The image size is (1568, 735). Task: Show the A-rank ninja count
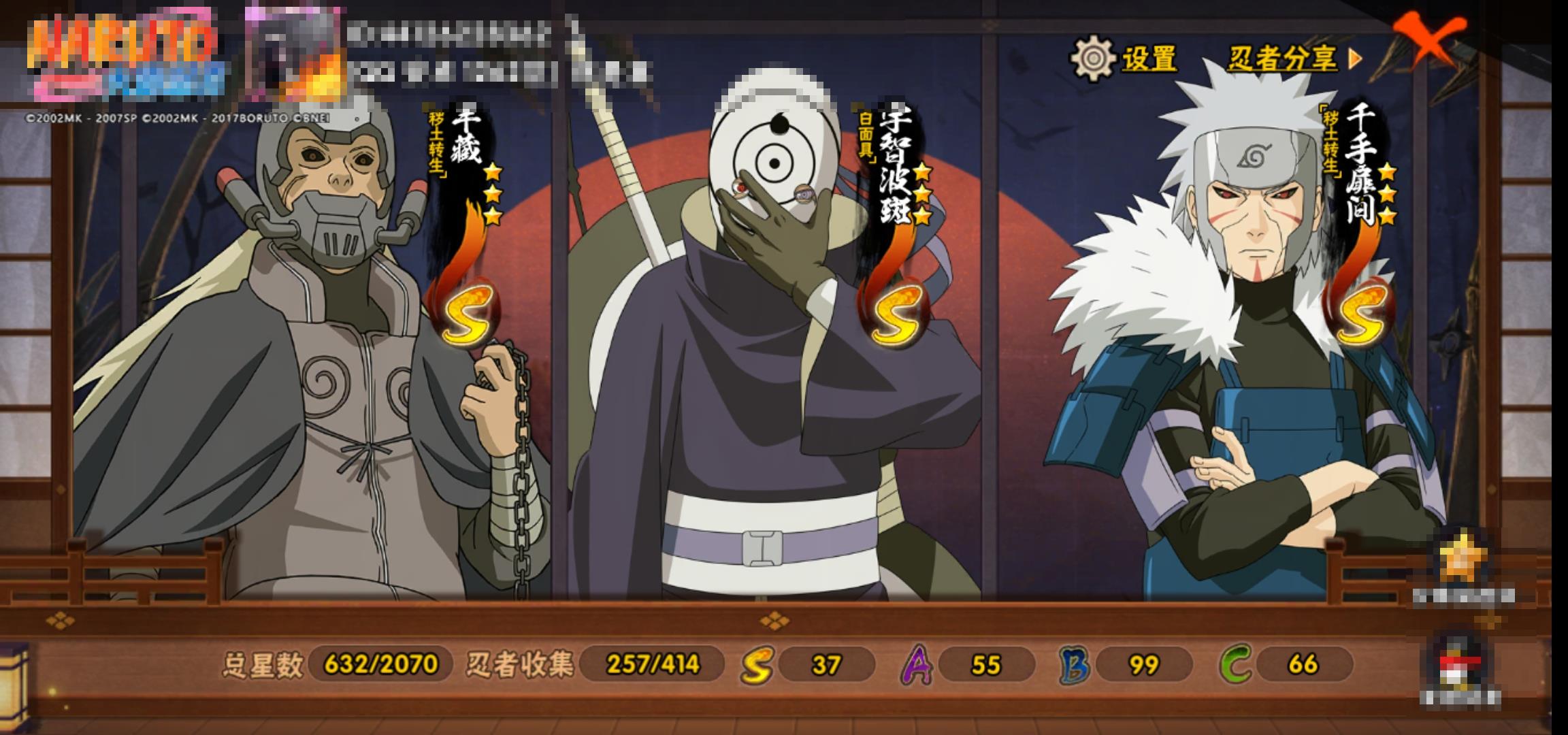[968, 664]
